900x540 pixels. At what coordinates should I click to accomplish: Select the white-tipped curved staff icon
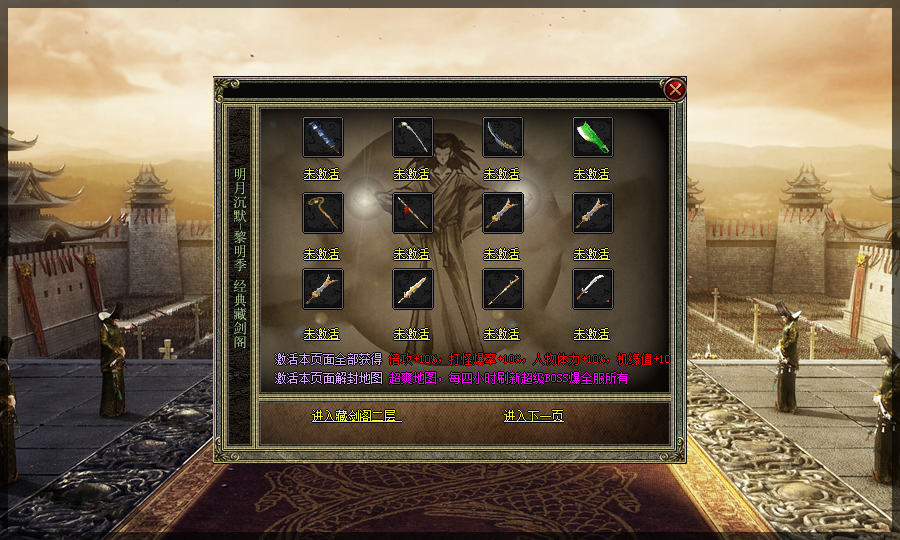click(x=412, y=137)
